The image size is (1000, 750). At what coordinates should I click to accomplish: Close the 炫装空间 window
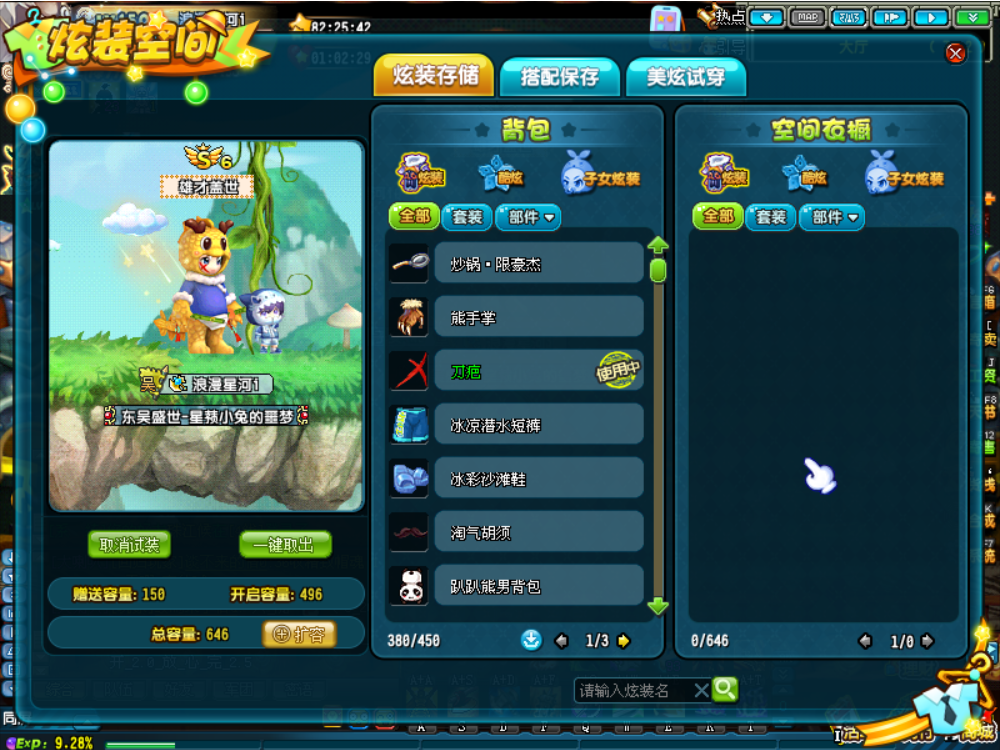(955, 53)
